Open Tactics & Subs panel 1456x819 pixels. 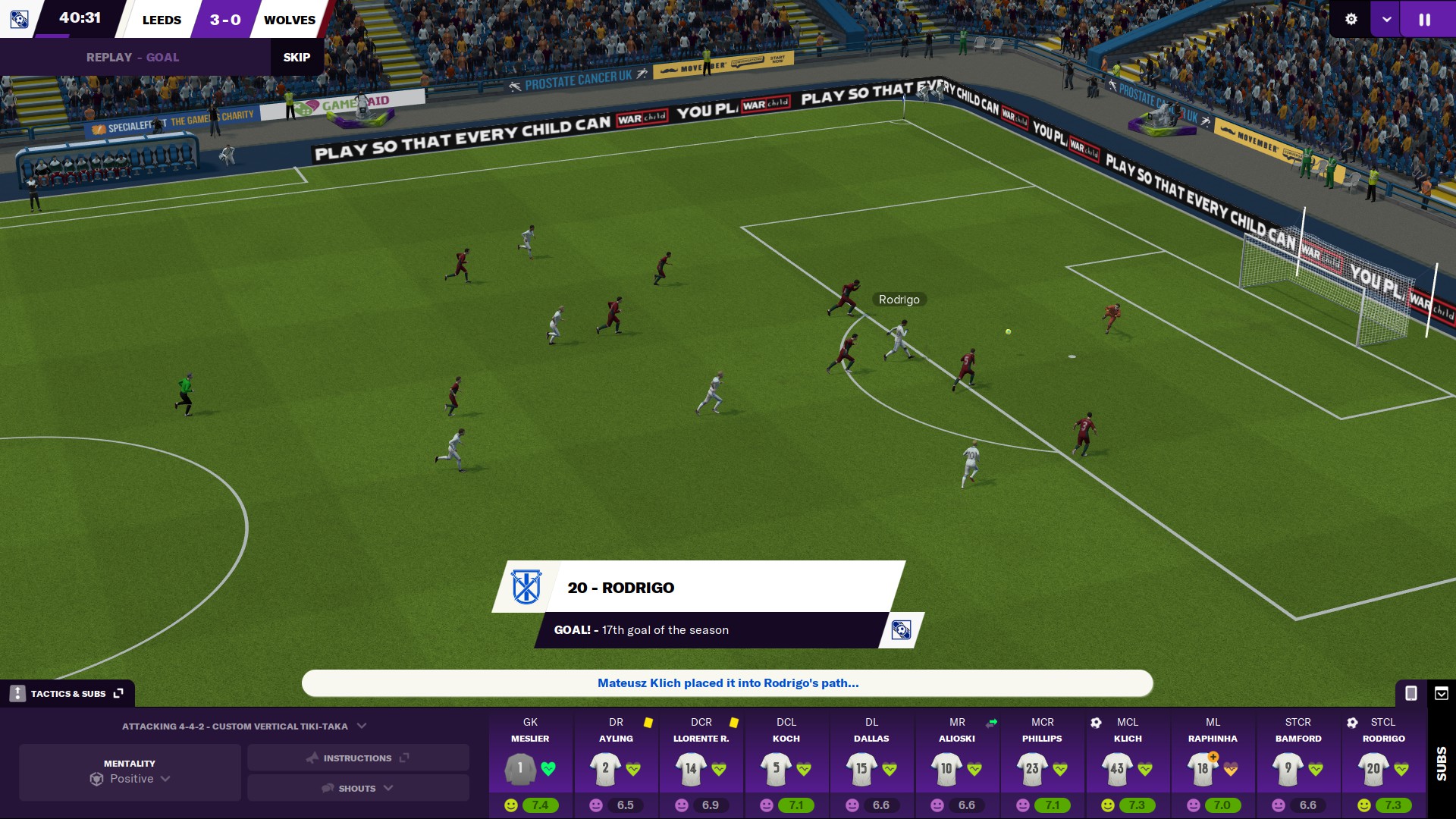(67, 693)
